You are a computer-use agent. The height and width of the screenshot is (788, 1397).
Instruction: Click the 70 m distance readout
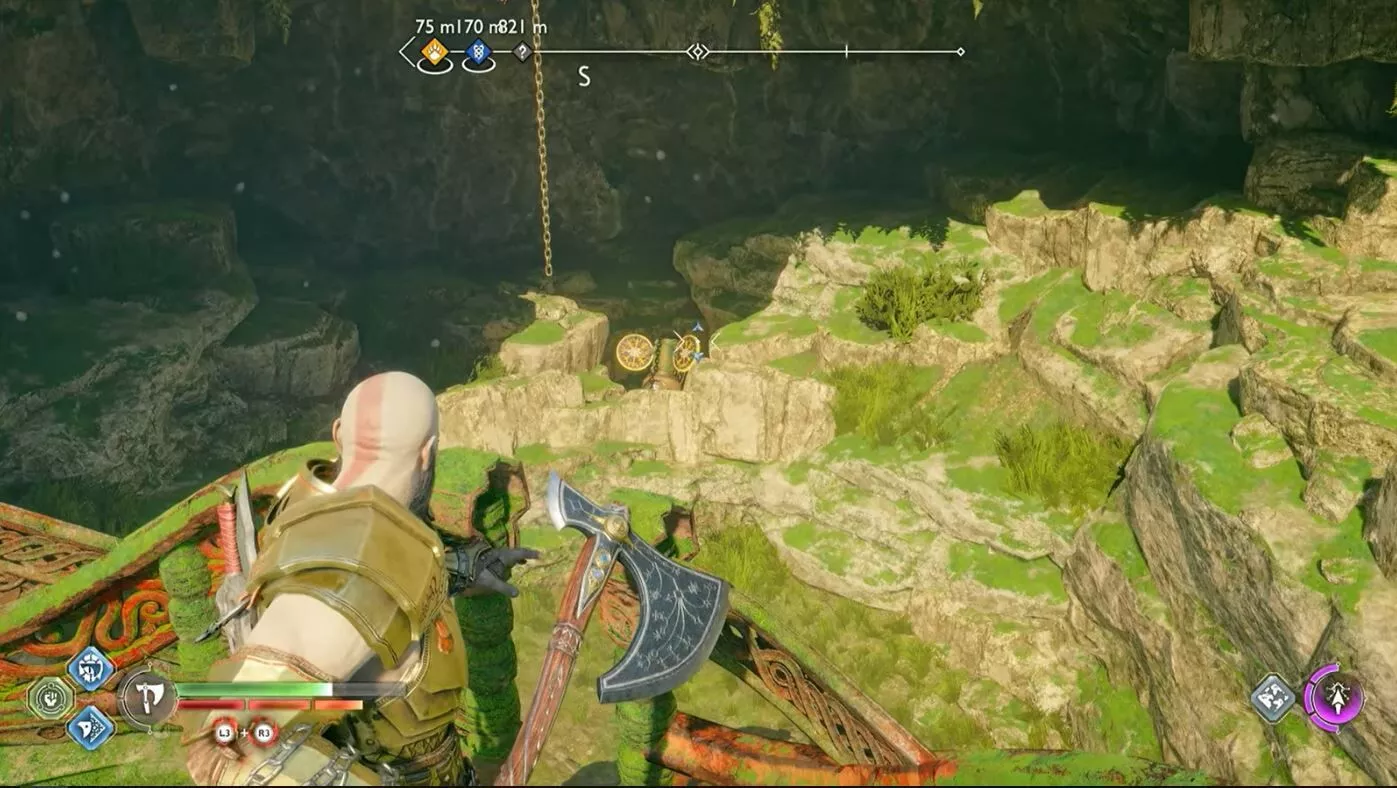(473, 27)
